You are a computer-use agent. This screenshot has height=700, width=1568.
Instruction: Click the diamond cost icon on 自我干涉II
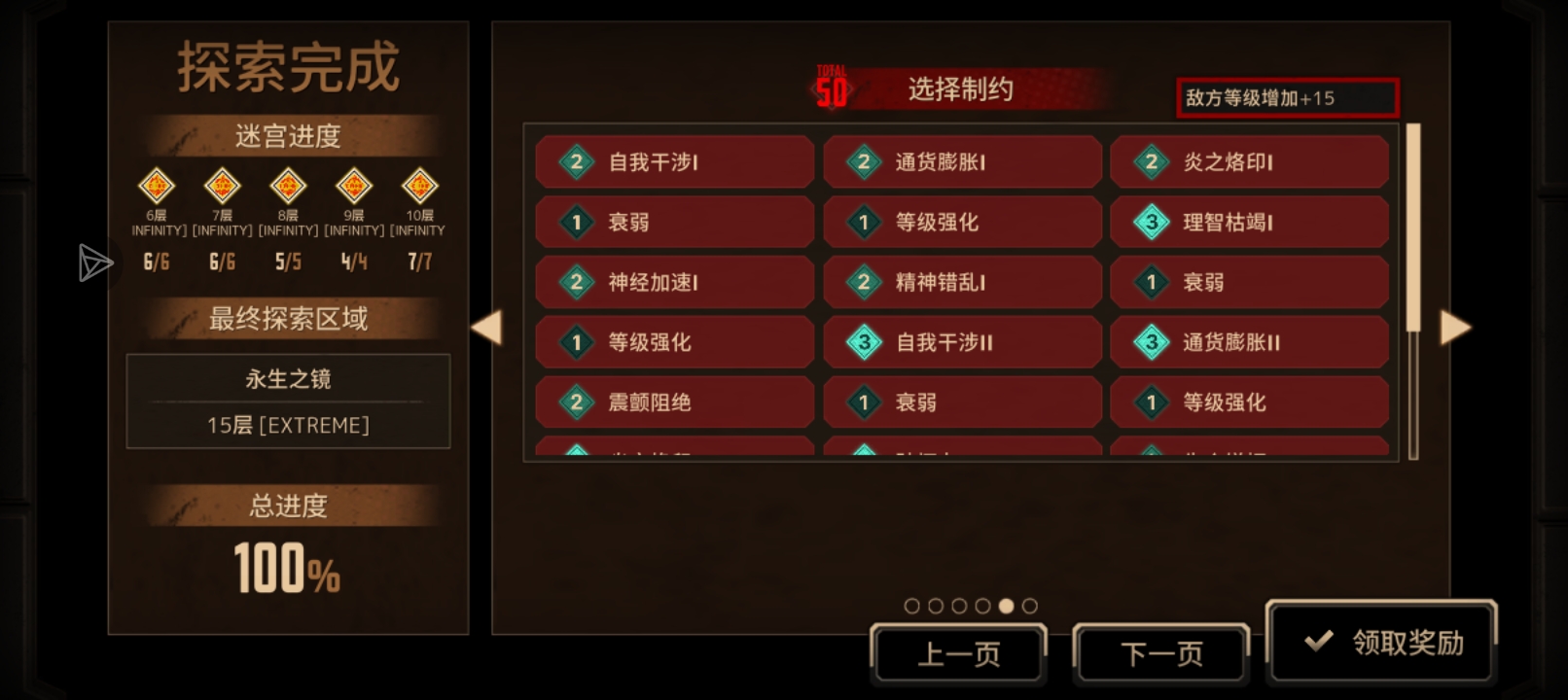point(863,342)
